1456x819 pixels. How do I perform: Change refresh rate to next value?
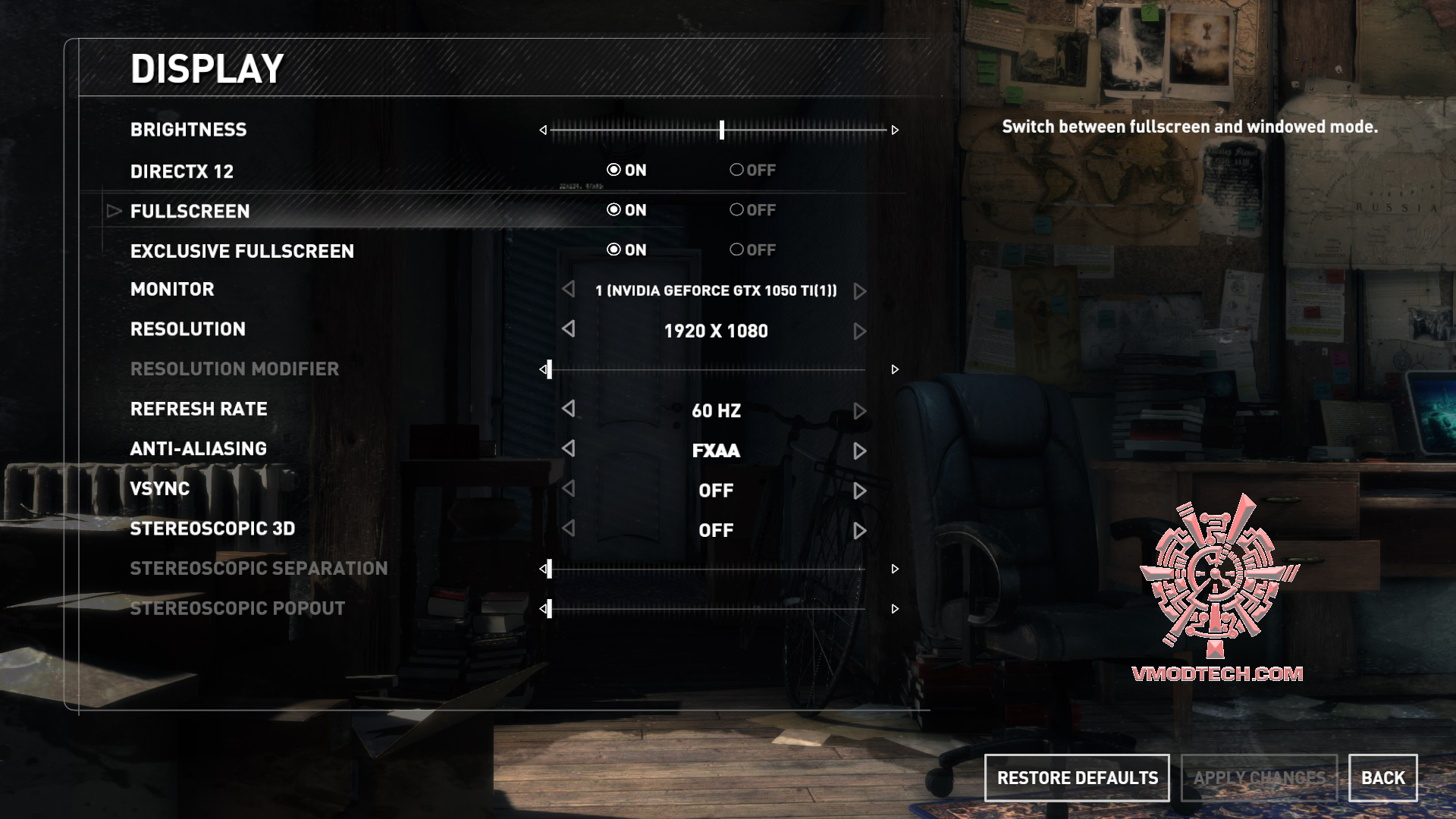[859, 411]
